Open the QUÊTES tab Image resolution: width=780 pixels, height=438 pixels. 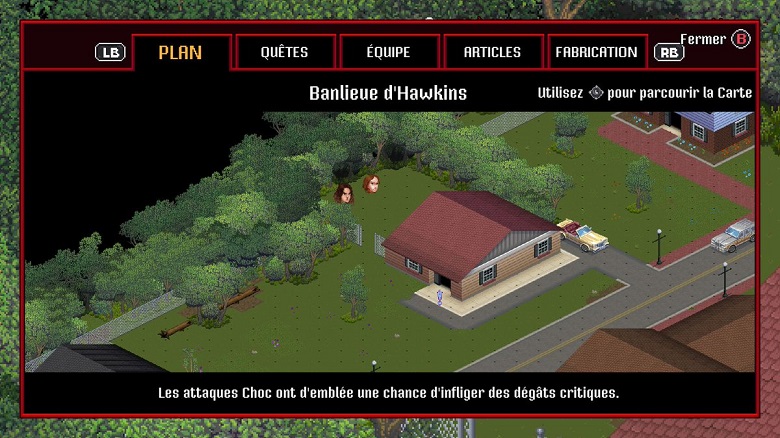coord(284,52)
